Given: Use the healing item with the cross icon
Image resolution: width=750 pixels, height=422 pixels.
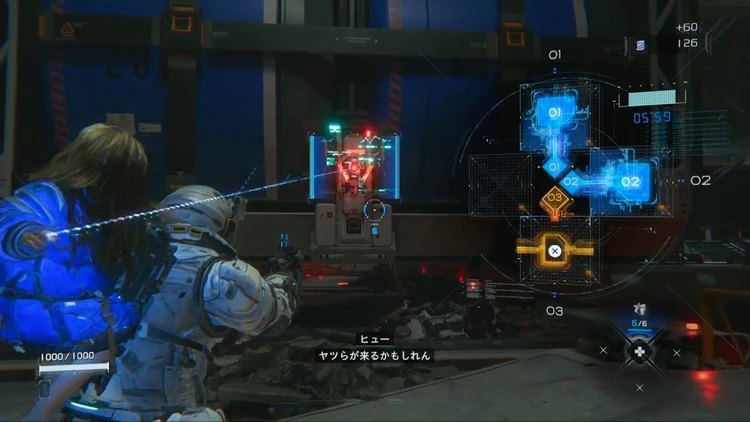Looking at the screenshot, I should 640,352.
